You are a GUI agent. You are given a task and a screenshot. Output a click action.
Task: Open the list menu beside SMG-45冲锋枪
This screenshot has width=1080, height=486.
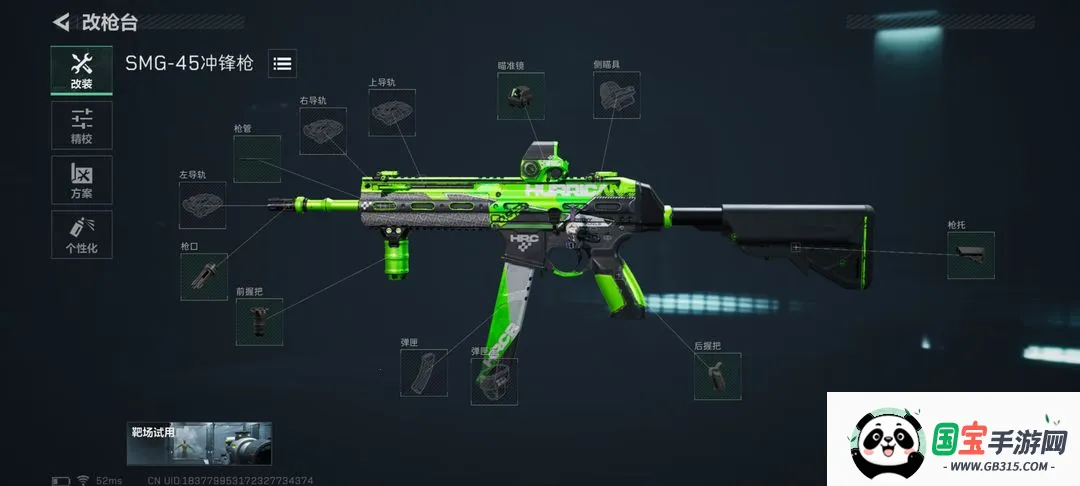coord(283,63)
